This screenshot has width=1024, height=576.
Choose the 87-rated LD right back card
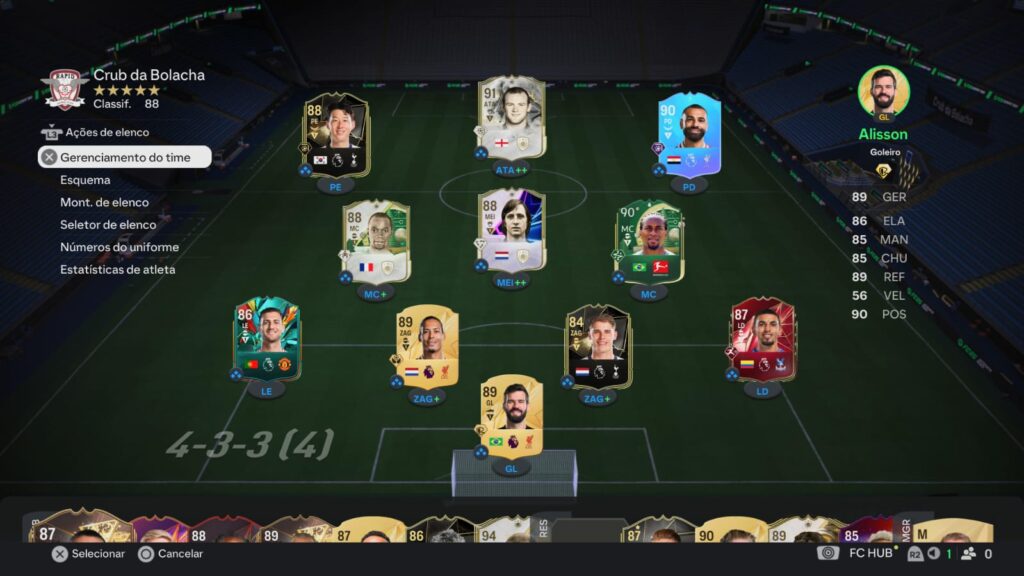point(763,339)
